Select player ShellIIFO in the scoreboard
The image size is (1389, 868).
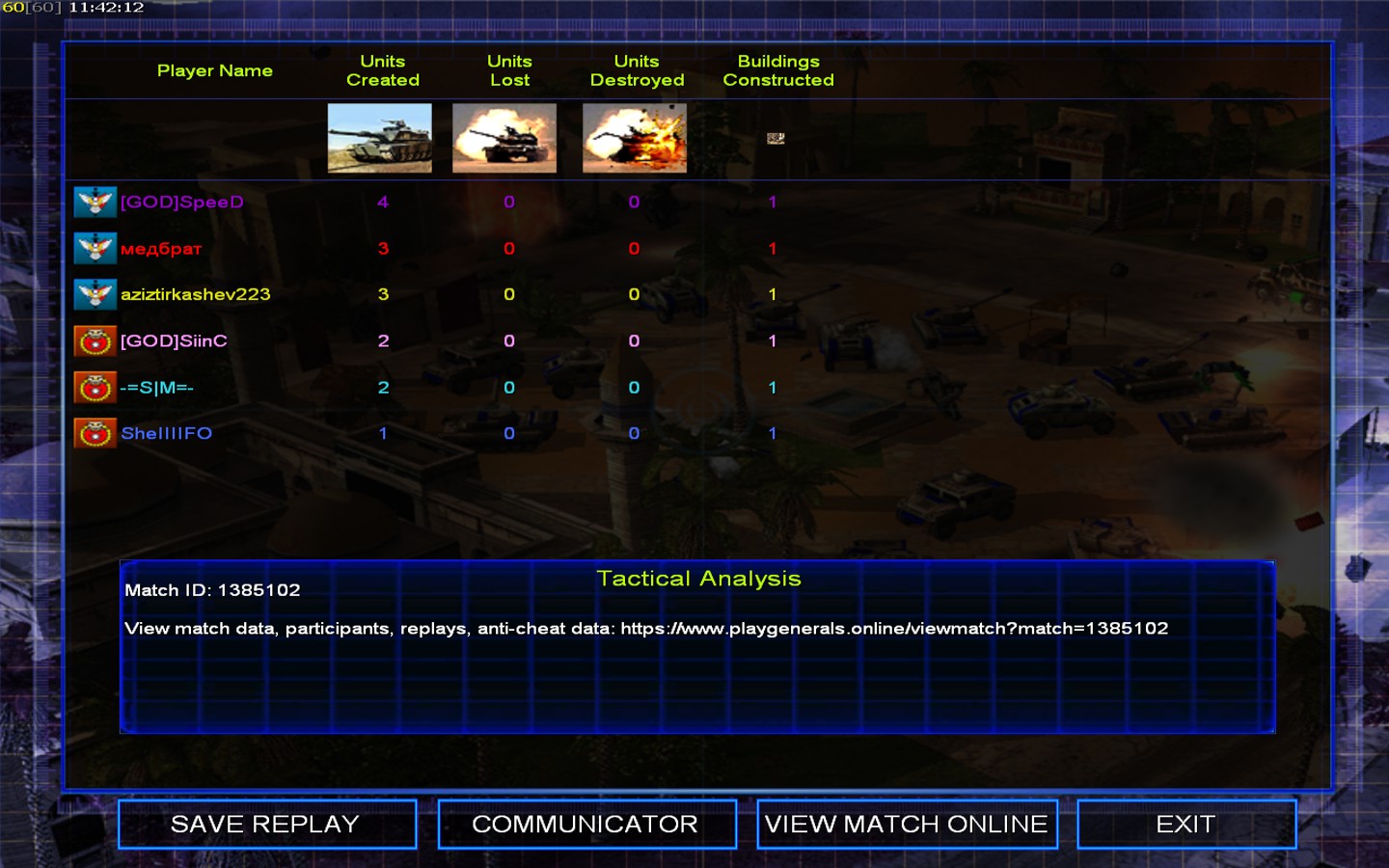[166, 434]
